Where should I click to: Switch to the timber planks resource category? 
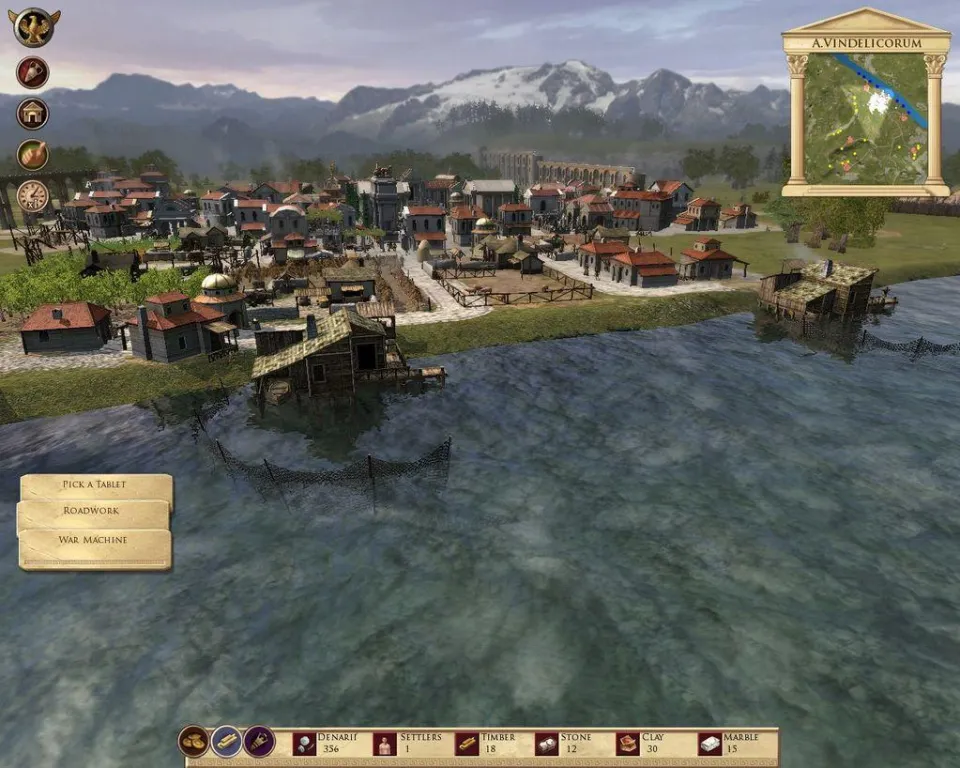(227, 741)
